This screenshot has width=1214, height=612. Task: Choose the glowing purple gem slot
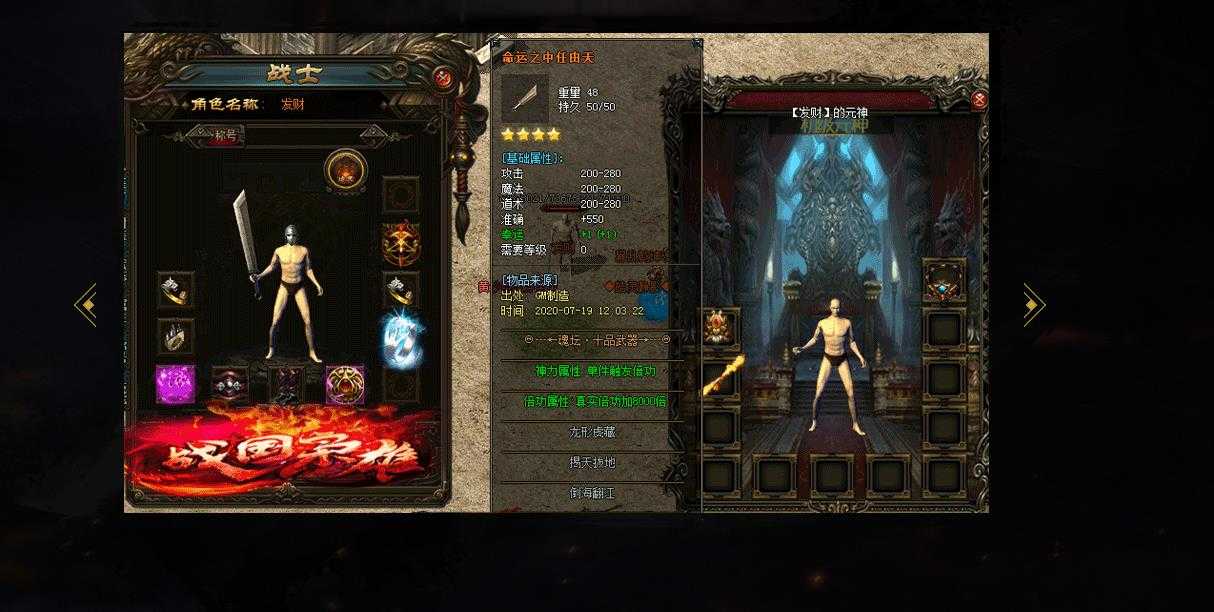coord(175,385)
